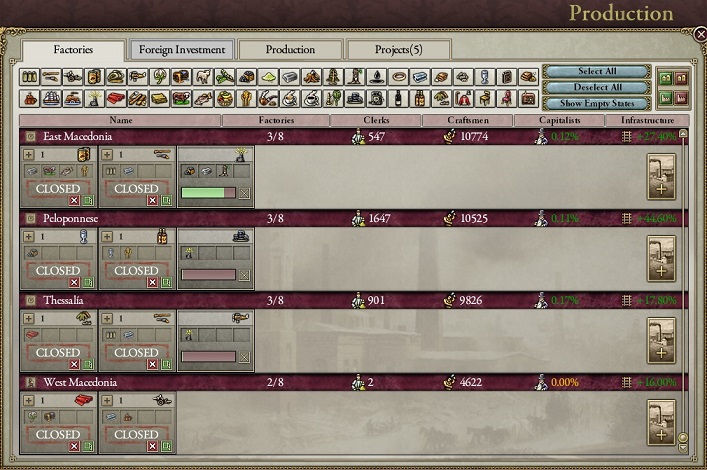Open the Production tab

click(290, 49)
